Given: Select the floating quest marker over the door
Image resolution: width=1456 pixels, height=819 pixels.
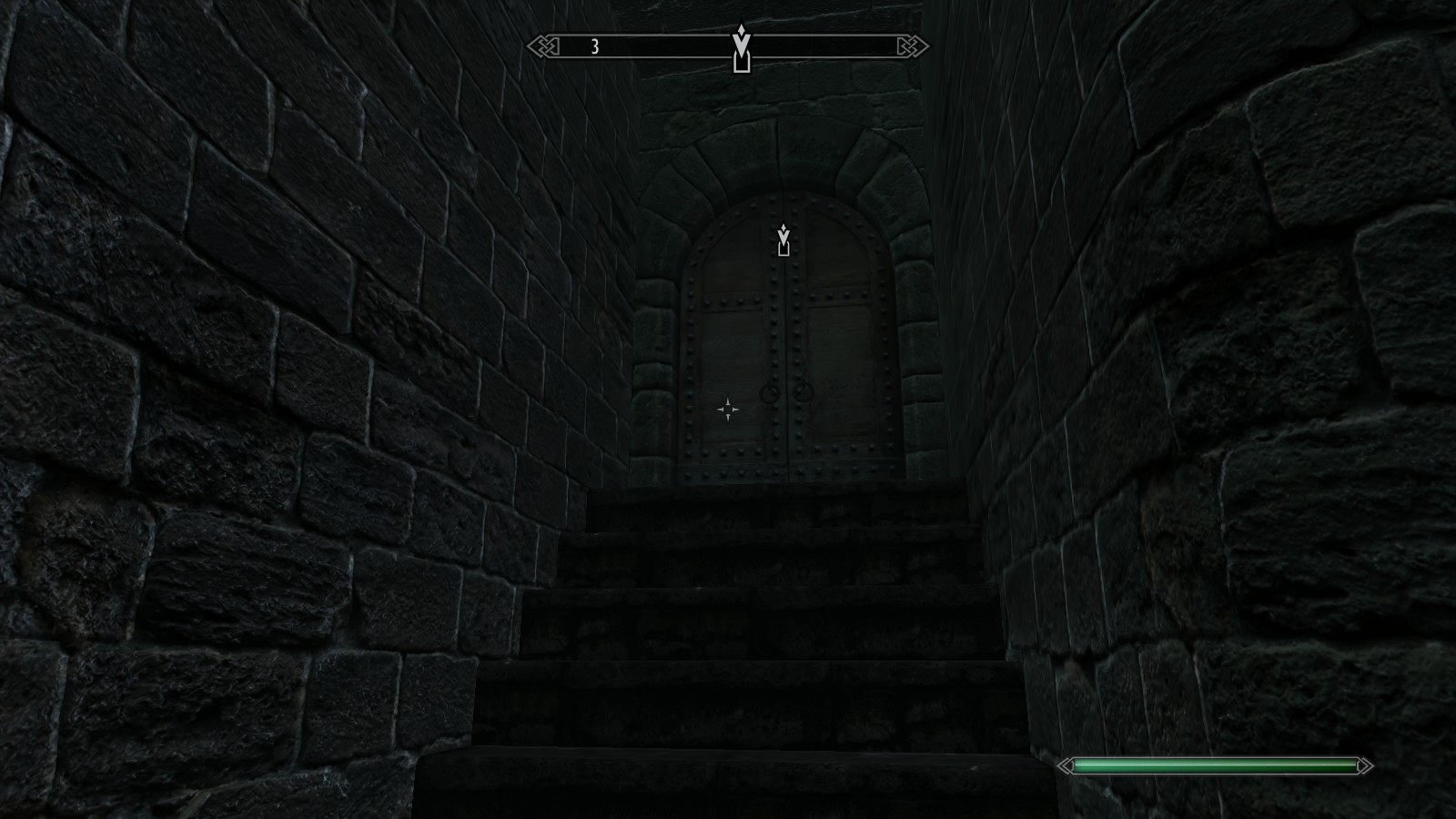Looking at the screenshot, I should pyautogui.click(x=784, y=240).
